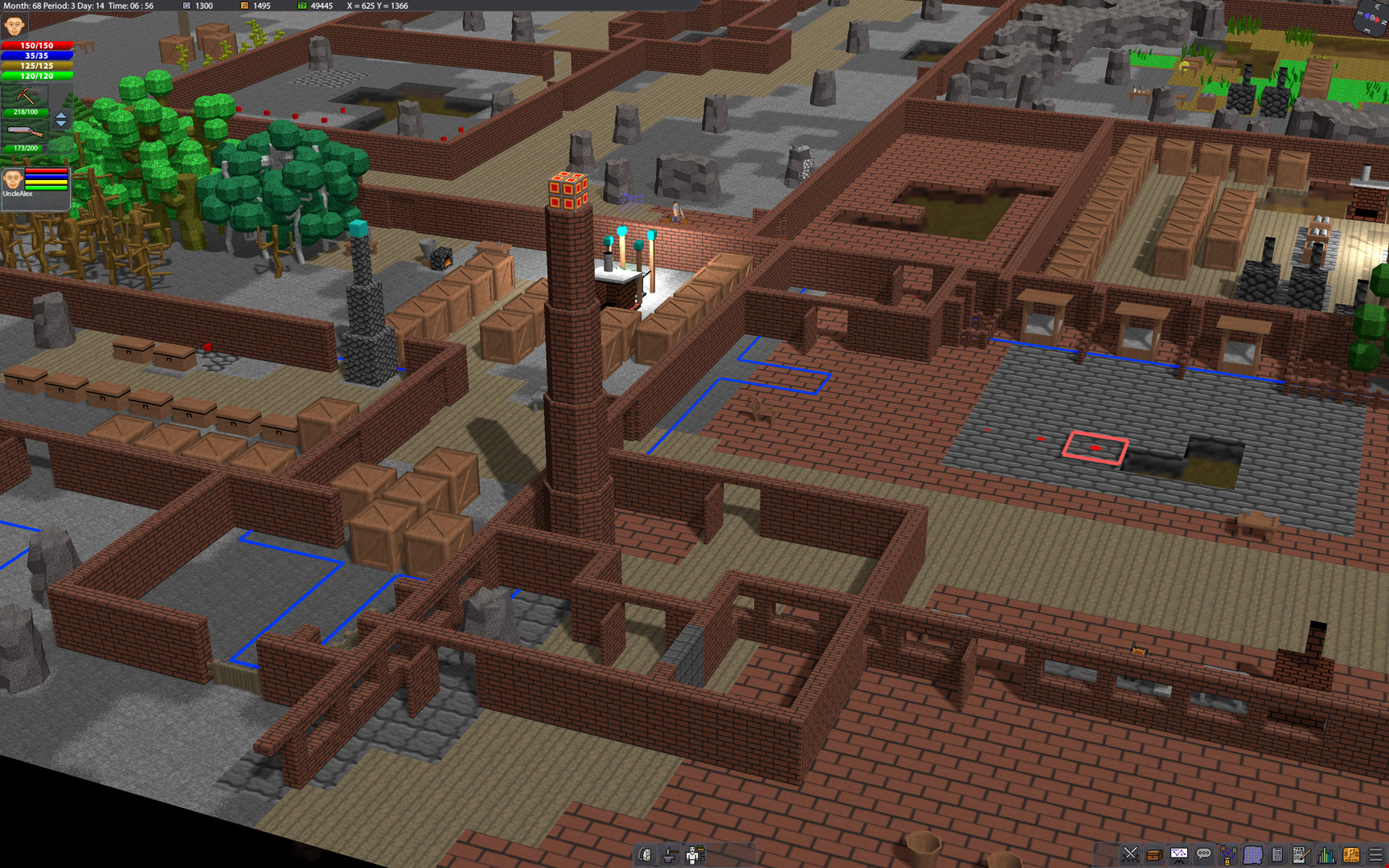View the bar chart statistics icon
Screen dimensions: 1389x868
click(x=1326, y=854)
